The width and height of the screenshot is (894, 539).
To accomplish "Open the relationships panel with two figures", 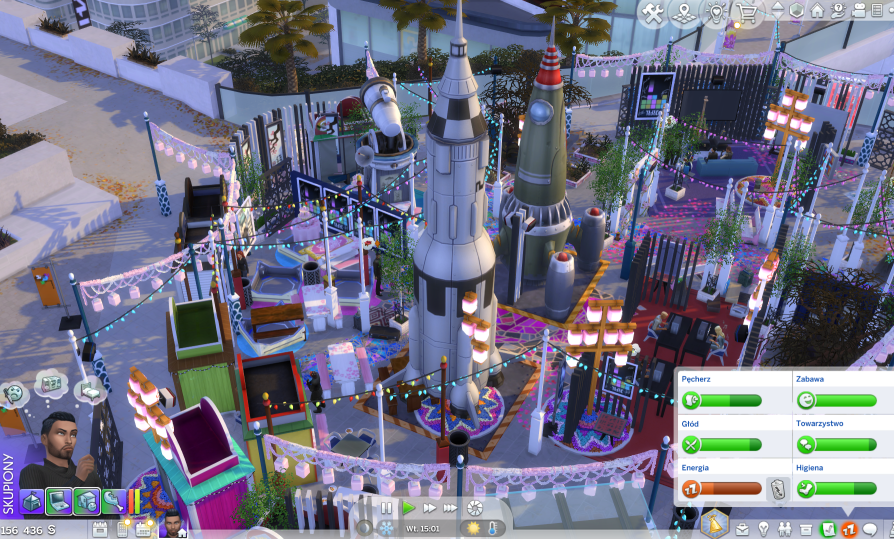I will pyautogui.click(x=785, y=528).
